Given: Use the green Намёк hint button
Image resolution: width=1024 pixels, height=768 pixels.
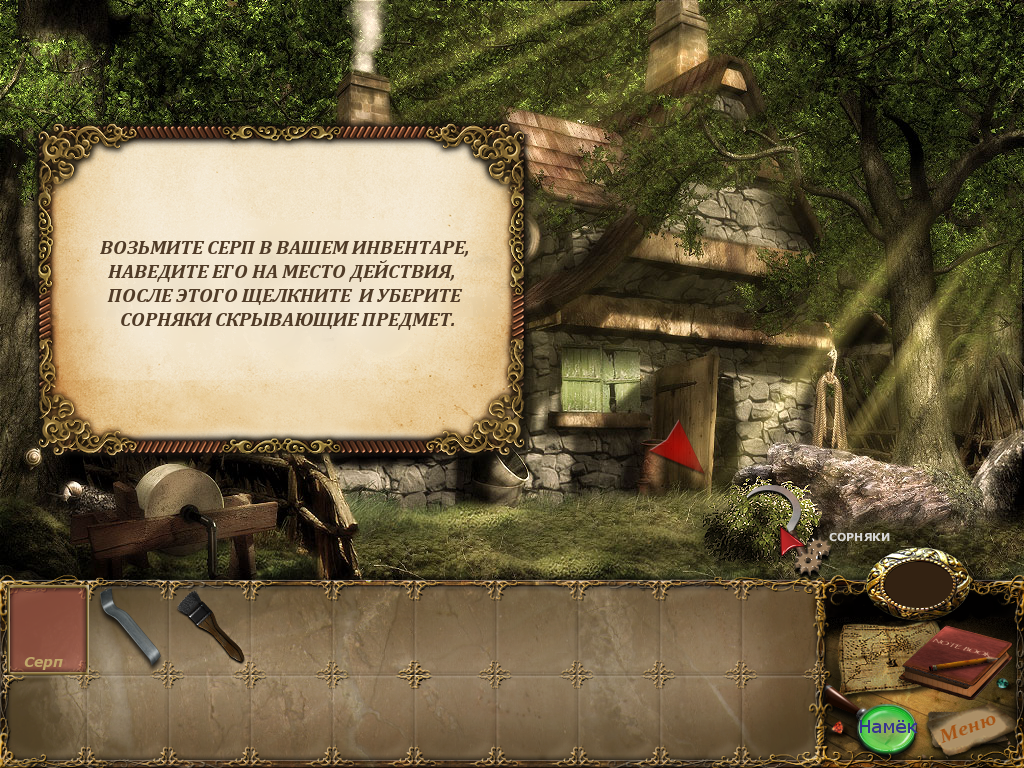Looking at the screenshot, I should (887, 726).
